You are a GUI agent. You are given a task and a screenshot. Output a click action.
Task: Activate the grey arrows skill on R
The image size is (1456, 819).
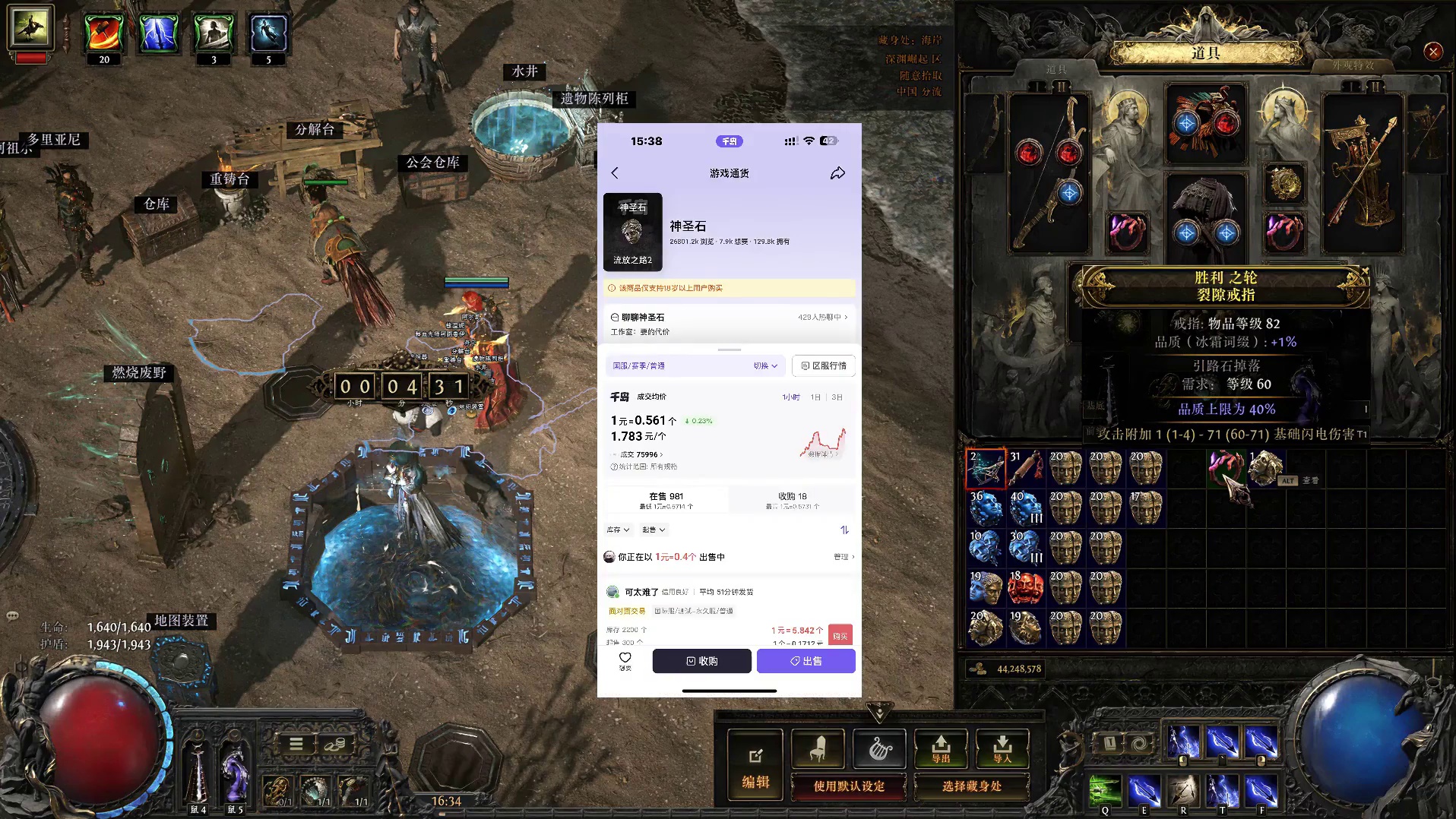[1183, 790]
